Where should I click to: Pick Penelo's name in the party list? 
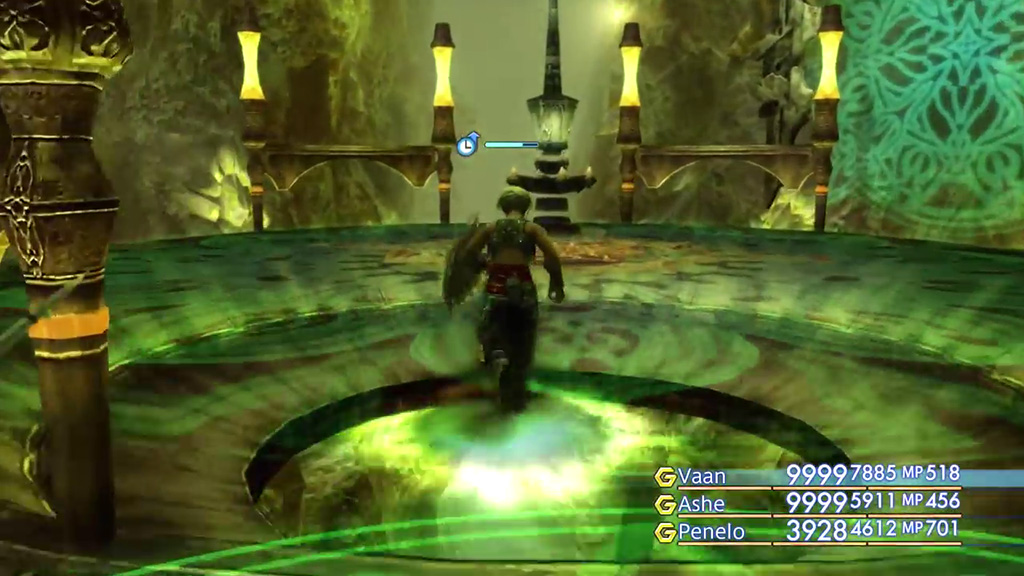click(x=711, y=532)
